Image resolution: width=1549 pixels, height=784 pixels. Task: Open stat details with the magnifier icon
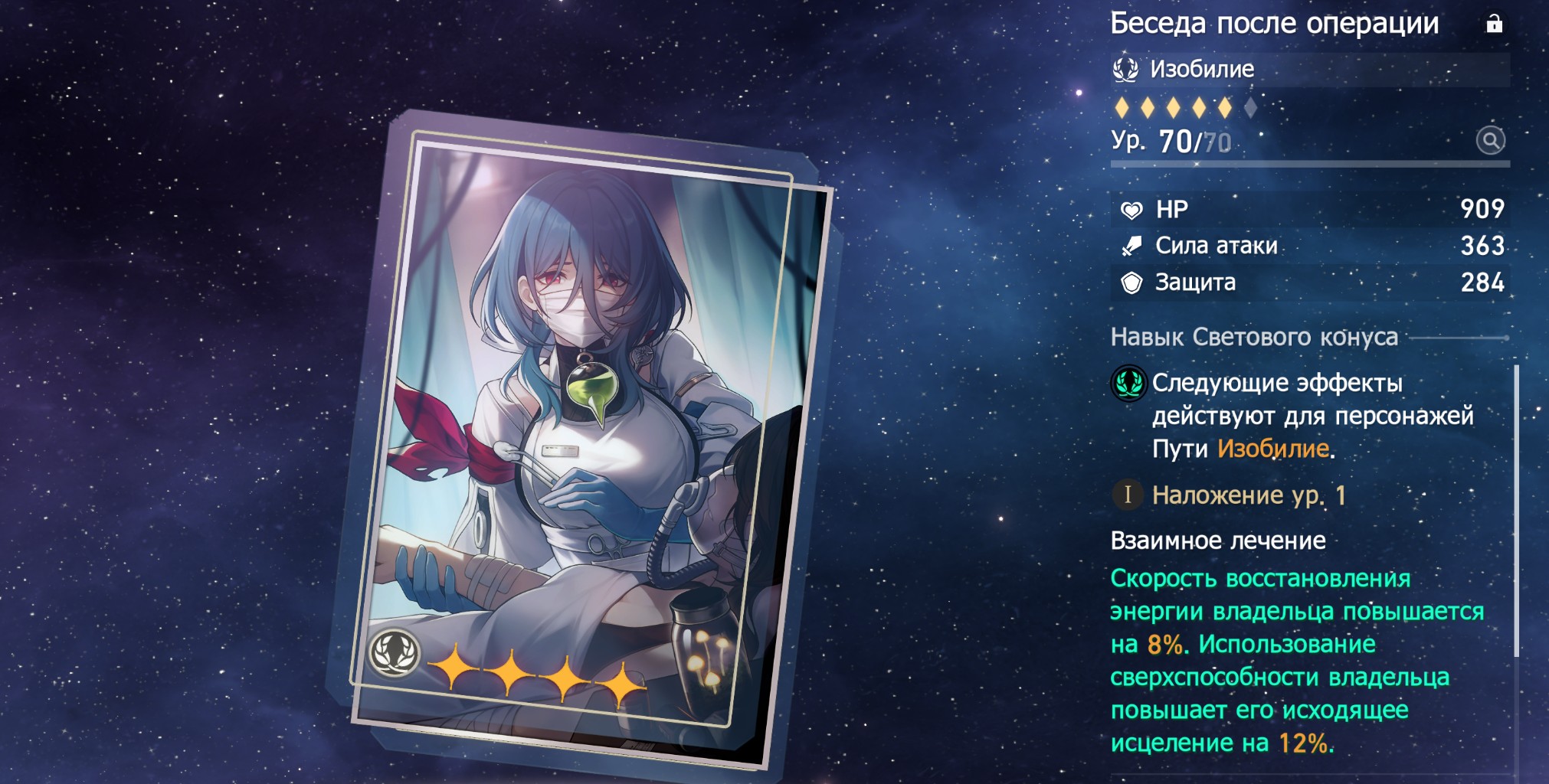[1490, 141]
